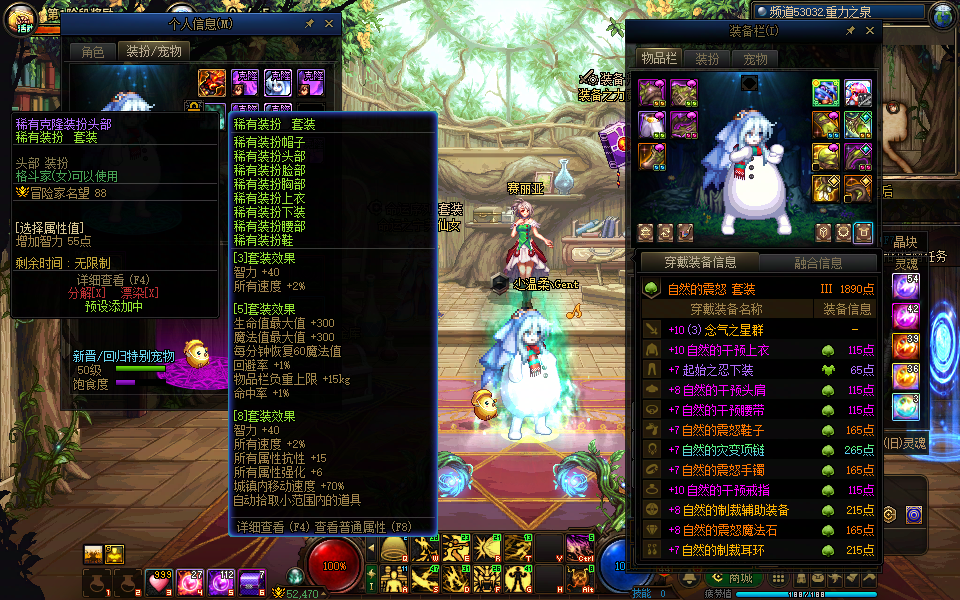Screen dimensions: 960x600
Task: Open the 物品栏 inventory tab
Action: point(659,59)
